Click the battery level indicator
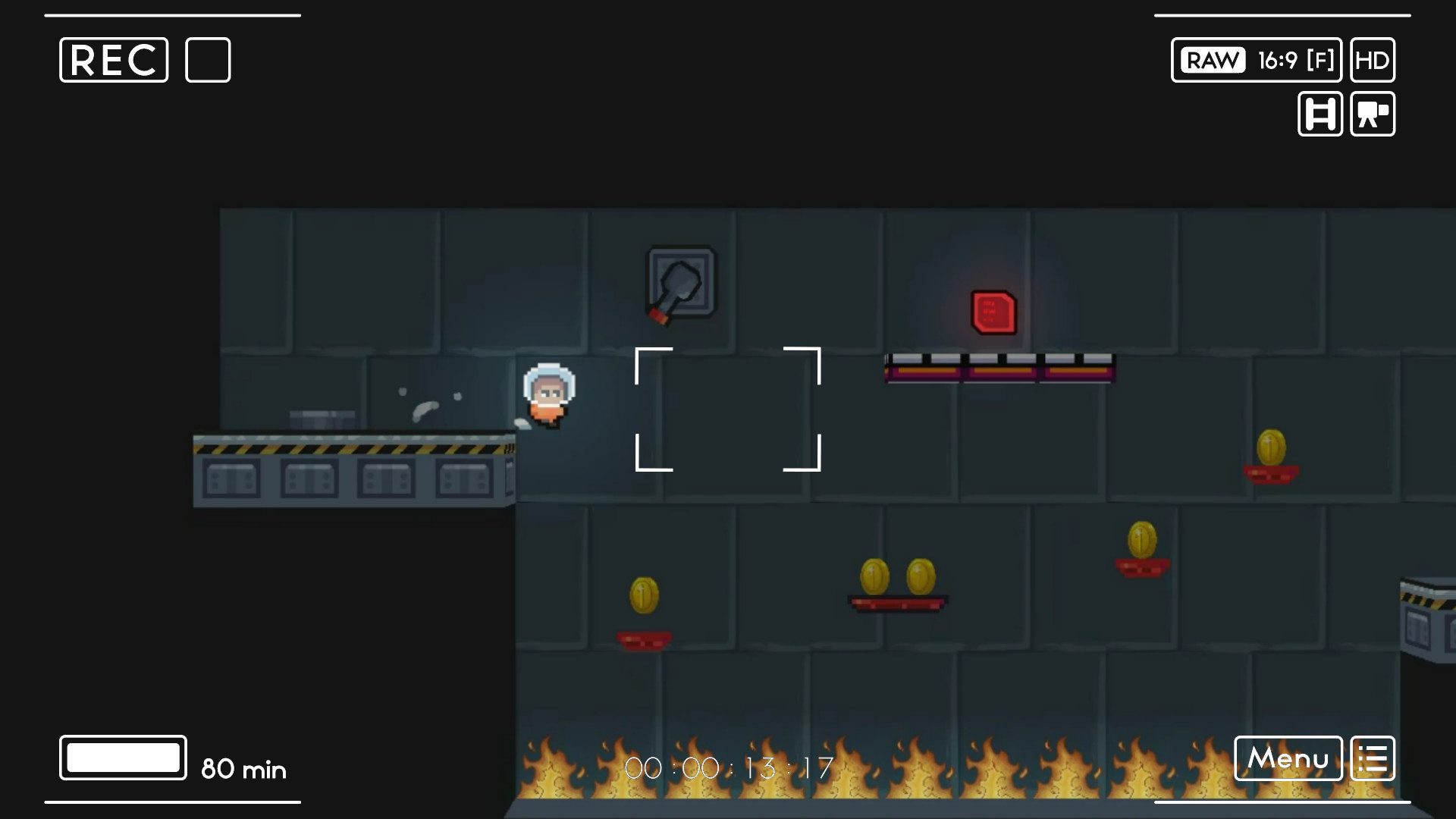 click(x=122, y=757)
